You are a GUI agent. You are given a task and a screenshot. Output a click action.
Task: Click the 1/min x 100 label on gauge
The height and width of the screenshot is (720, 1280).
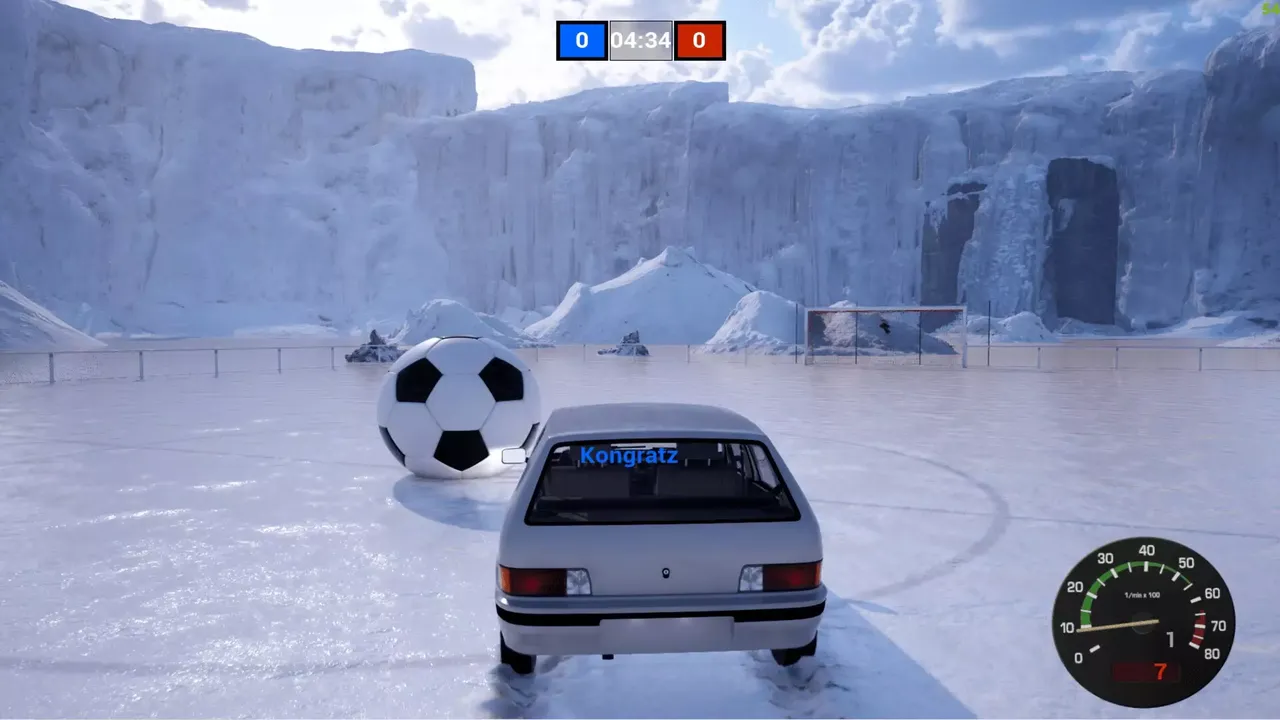point(1142,594)
